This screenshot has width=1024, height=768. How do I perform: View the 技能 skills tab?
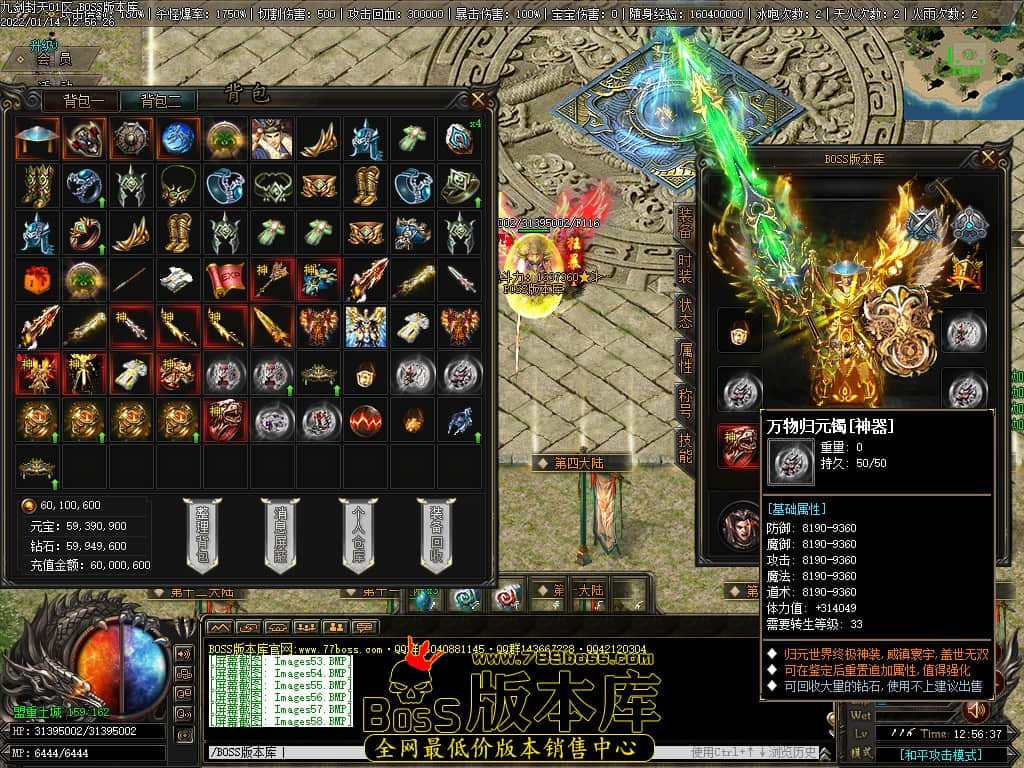(x=685, y=448)
